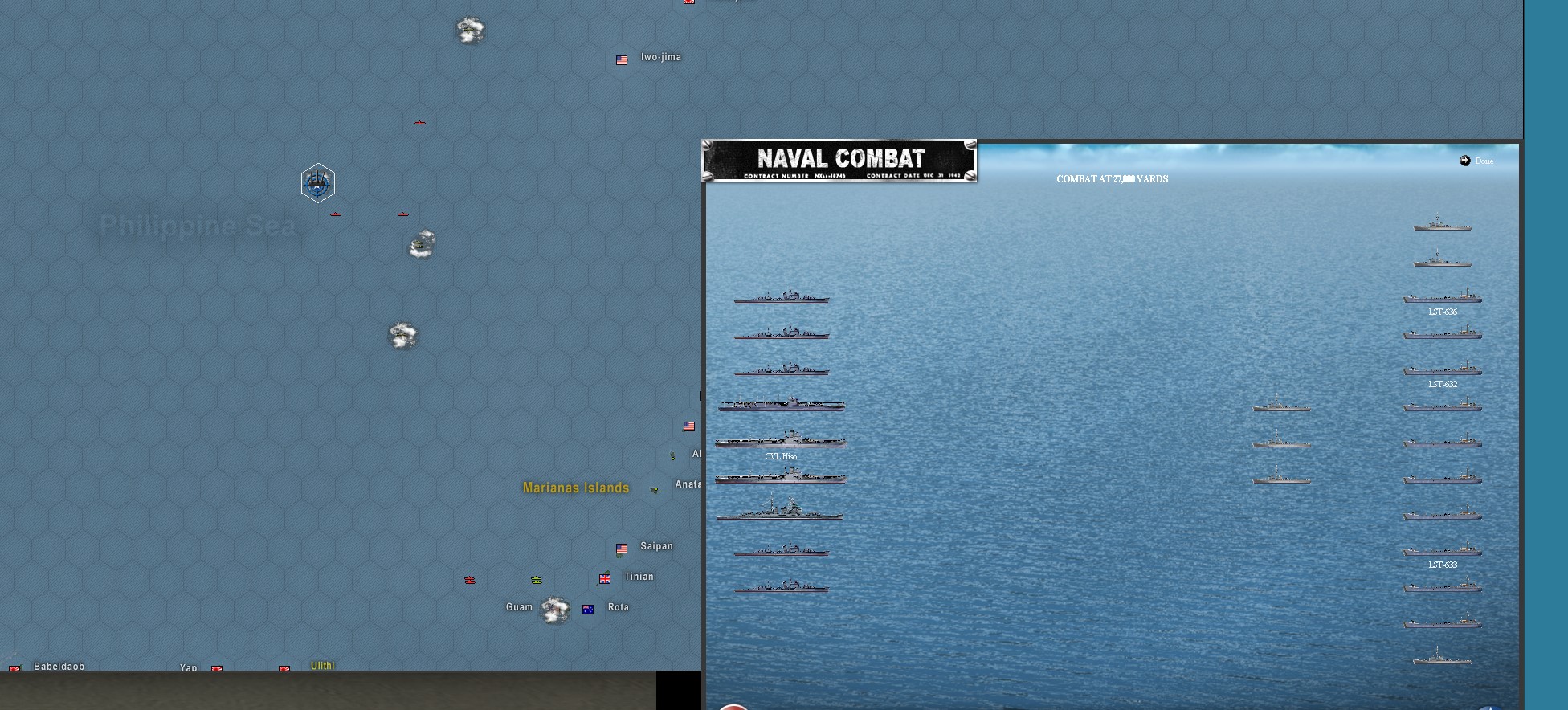Select the LST-632 landing ship
Viewport: 1568px width, 710px height.
coord(1442,369)
